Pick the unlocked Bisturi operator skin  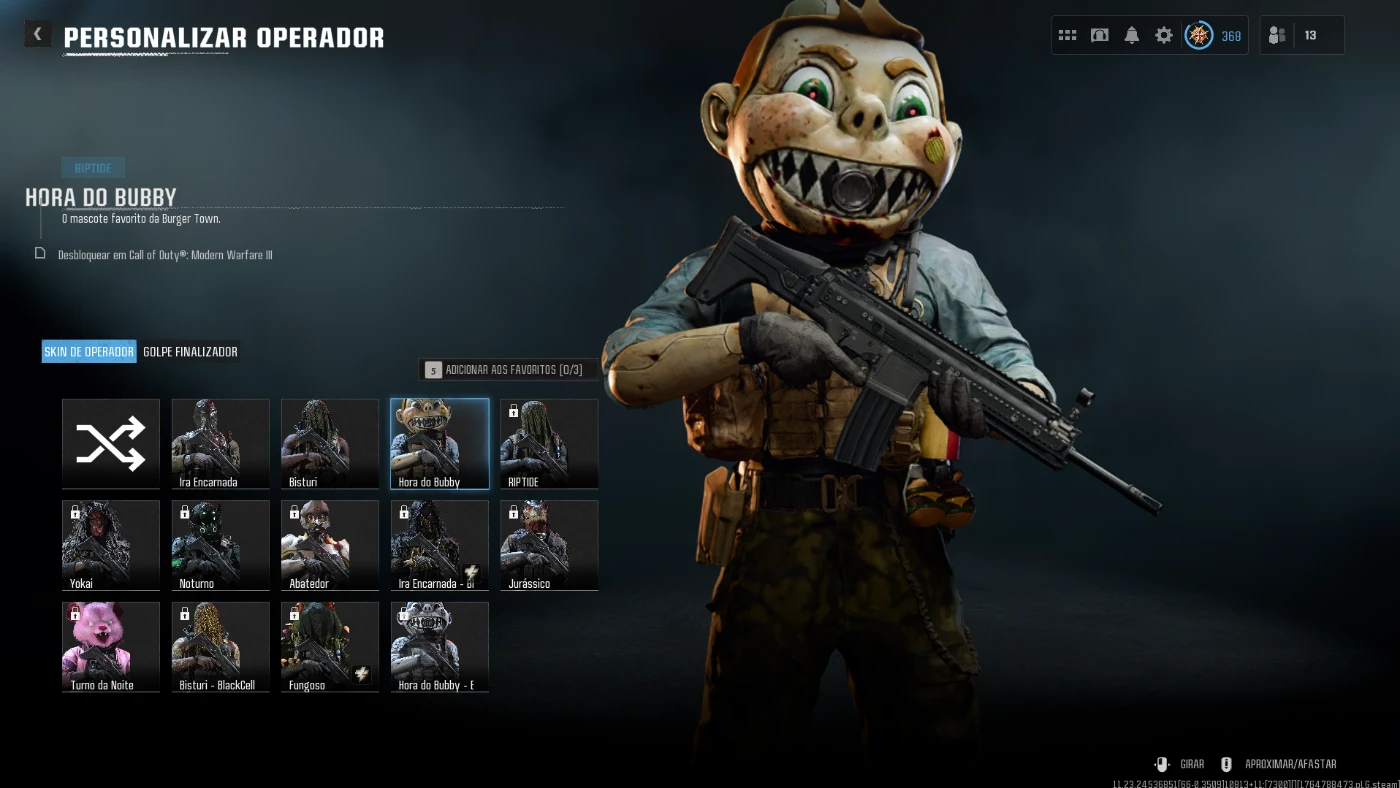tap(330, 443)
